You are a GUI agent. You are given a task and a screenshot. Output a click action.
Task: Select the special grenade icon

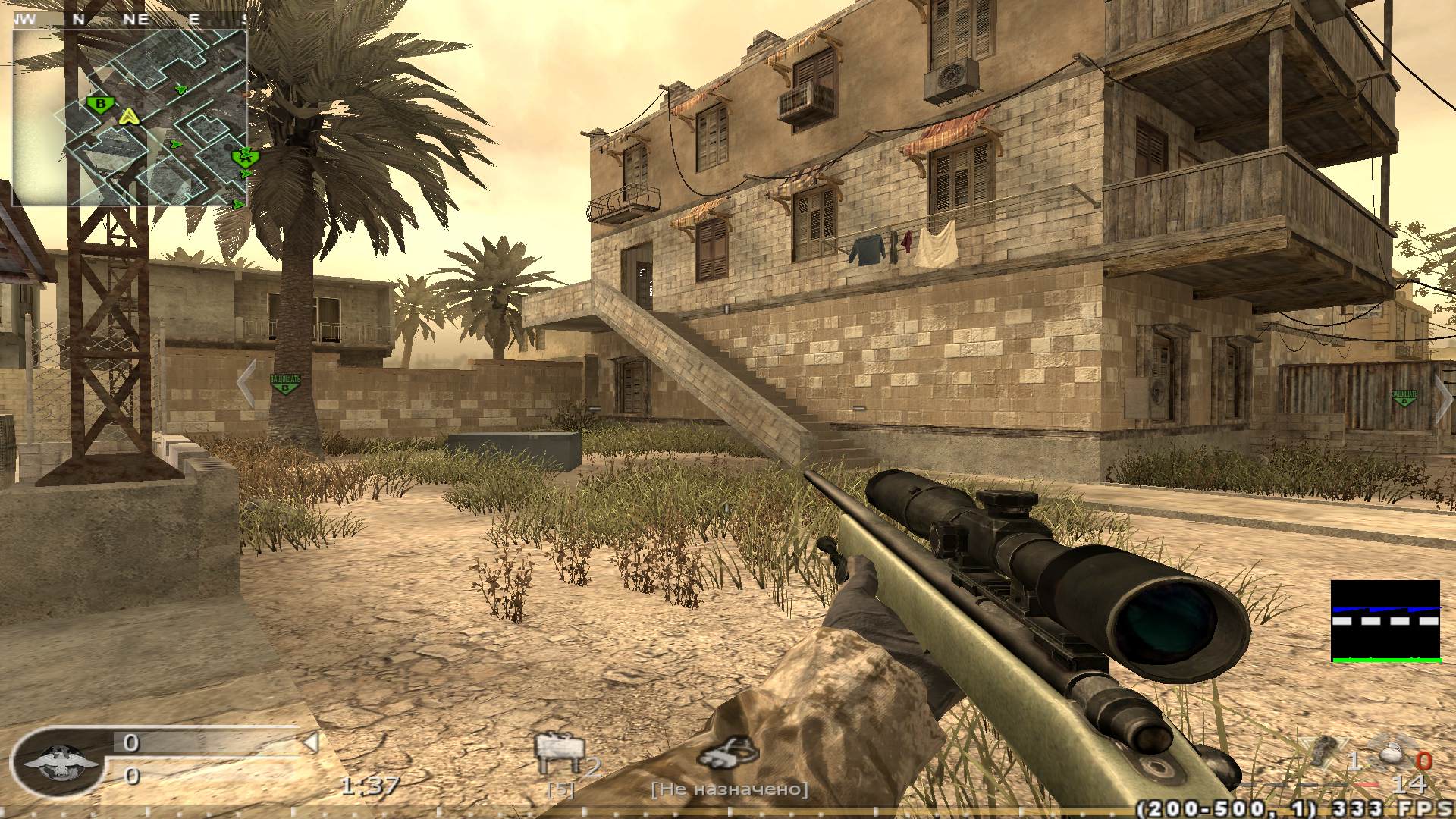pos(1392,755)
